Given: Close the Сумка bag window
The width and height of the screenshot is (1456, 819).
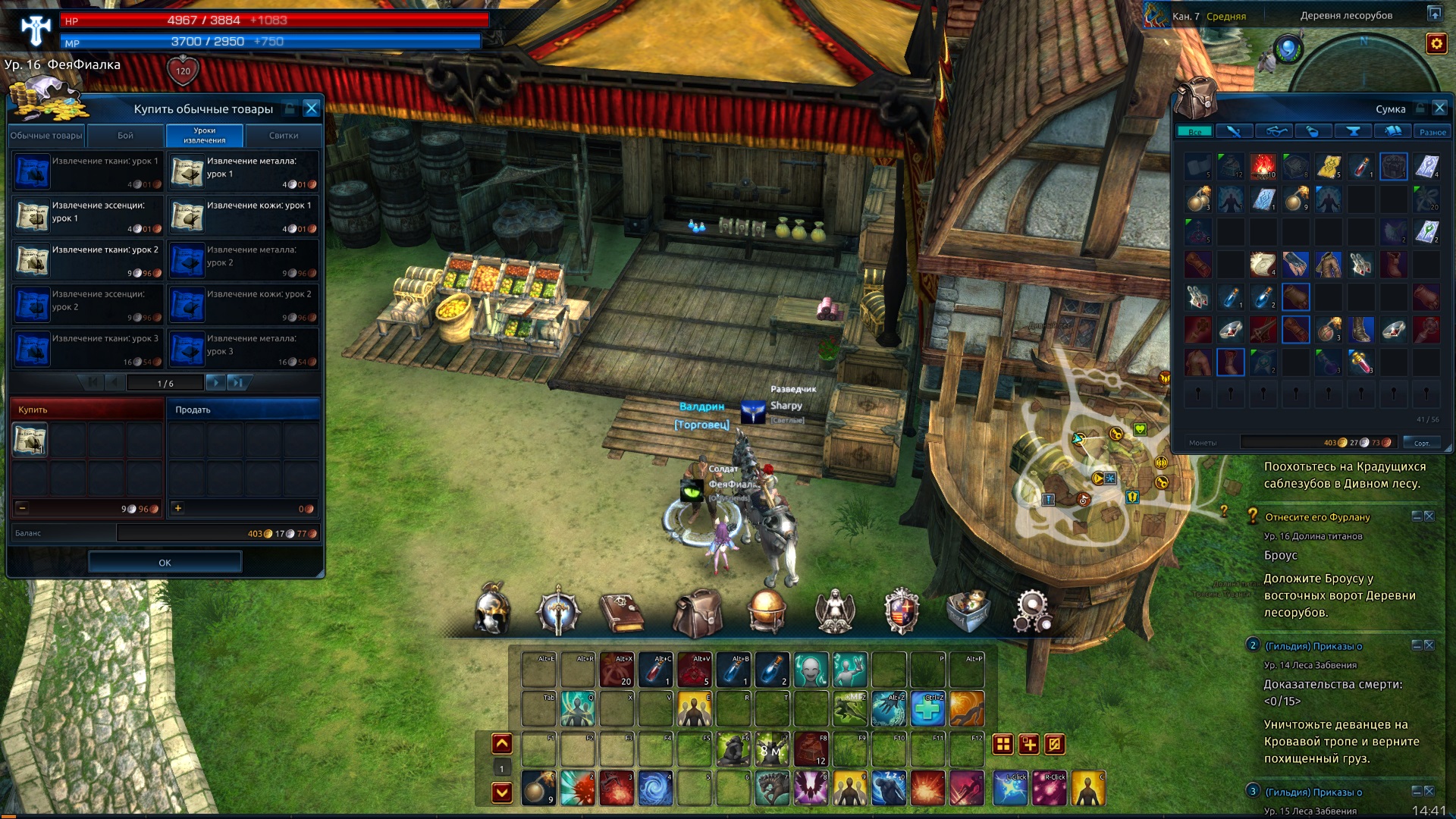Looking at the screenshot, I should coord(1439,108).
